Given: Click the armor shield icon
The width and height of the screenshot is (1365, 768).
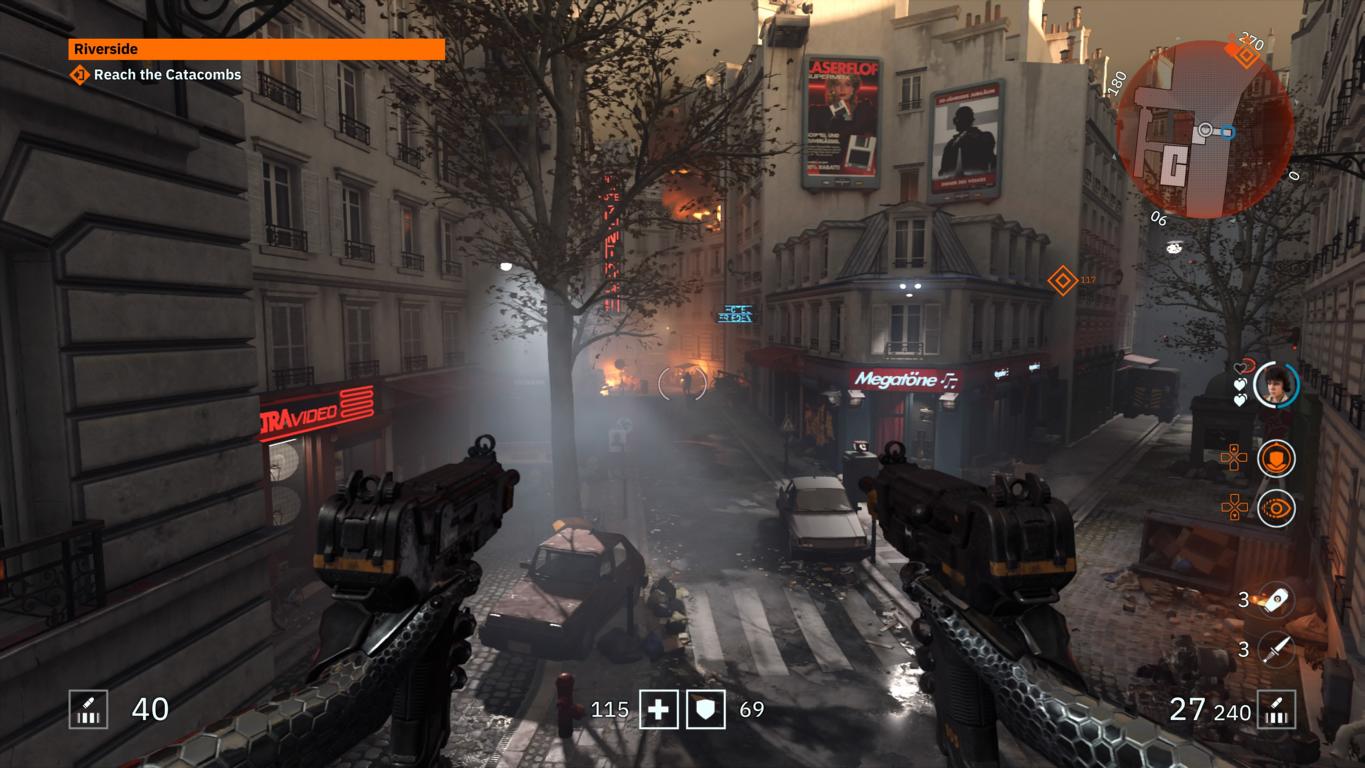Looking at the screenshot, I should pos(706,710).
